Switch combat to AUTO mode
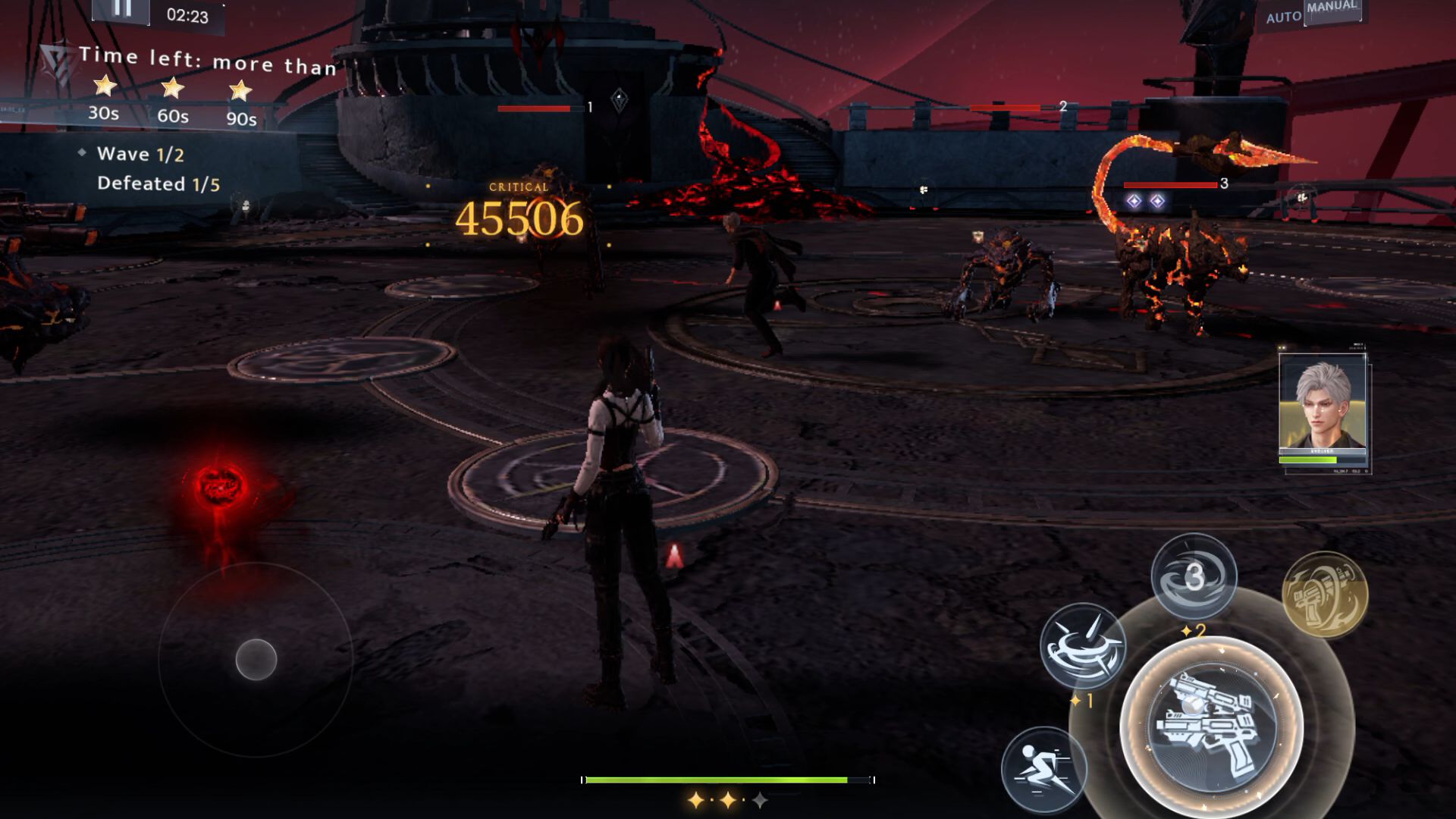Image resolution: width=1456 pixels, height=819 pixels. point(1283,17)
